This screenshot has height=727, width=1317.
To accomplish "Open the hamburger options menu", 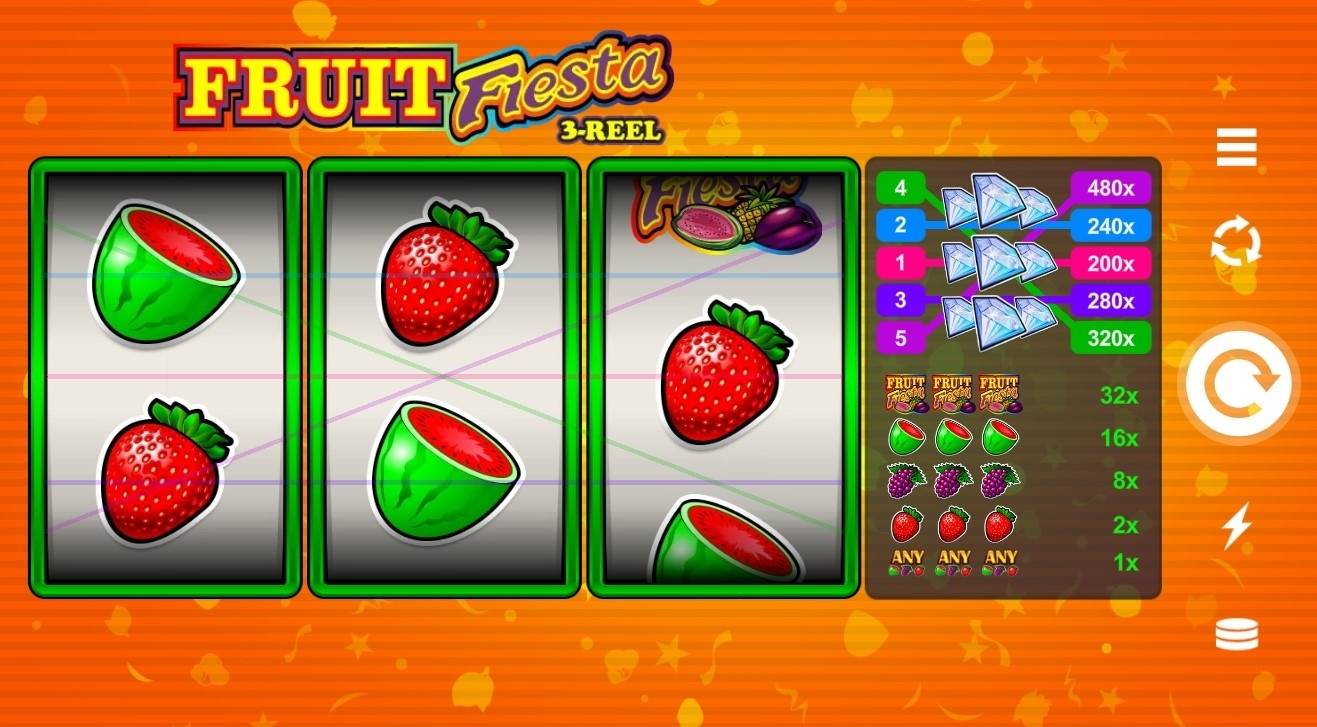I will tap(1237, 146).
